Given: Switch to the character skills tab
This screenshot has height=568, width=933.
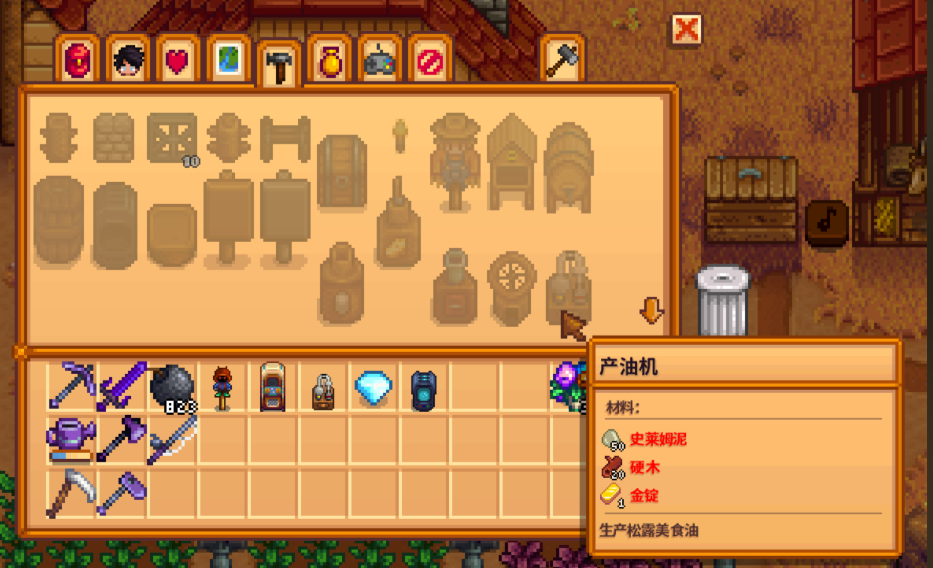Looking at the screenshot, I should pos(128,61).
